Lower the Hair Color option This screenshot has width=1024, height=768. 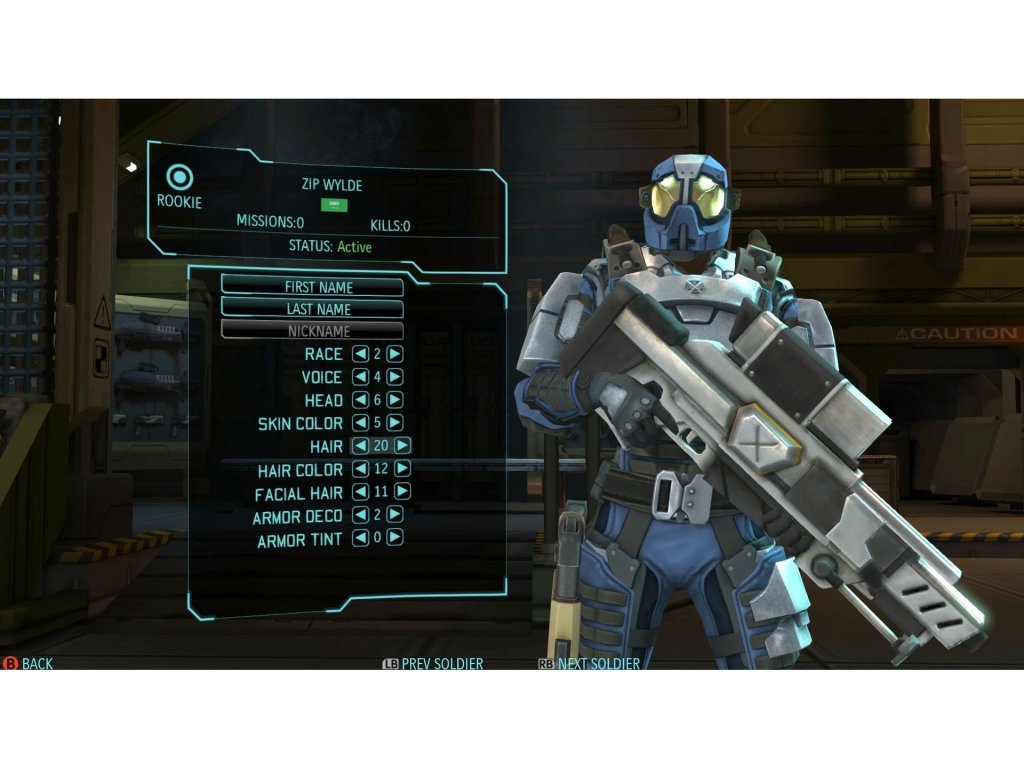coord(360,469)
